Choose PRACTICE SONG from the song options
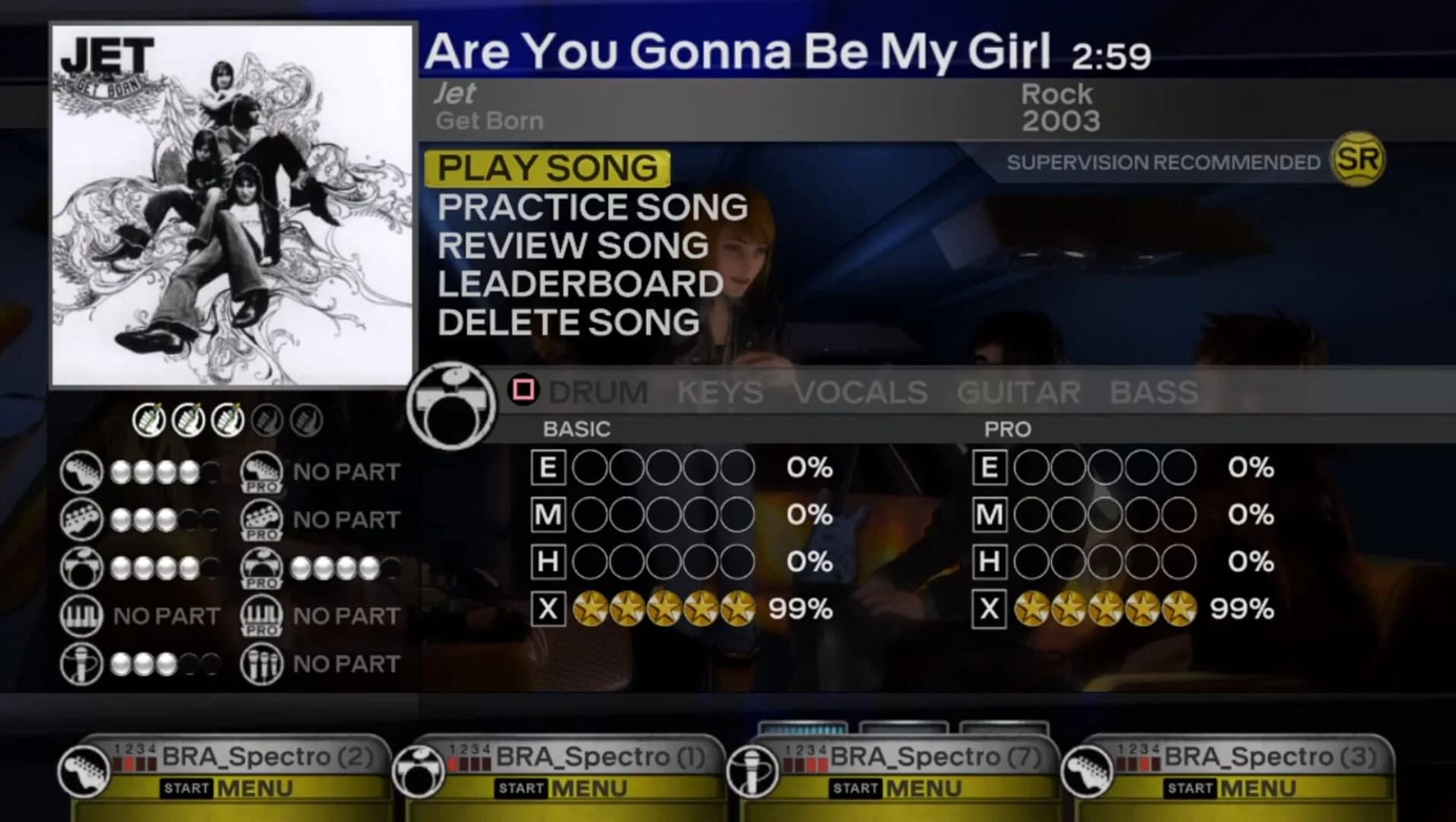Screen dimensions: 1456x822 (593, 206)
